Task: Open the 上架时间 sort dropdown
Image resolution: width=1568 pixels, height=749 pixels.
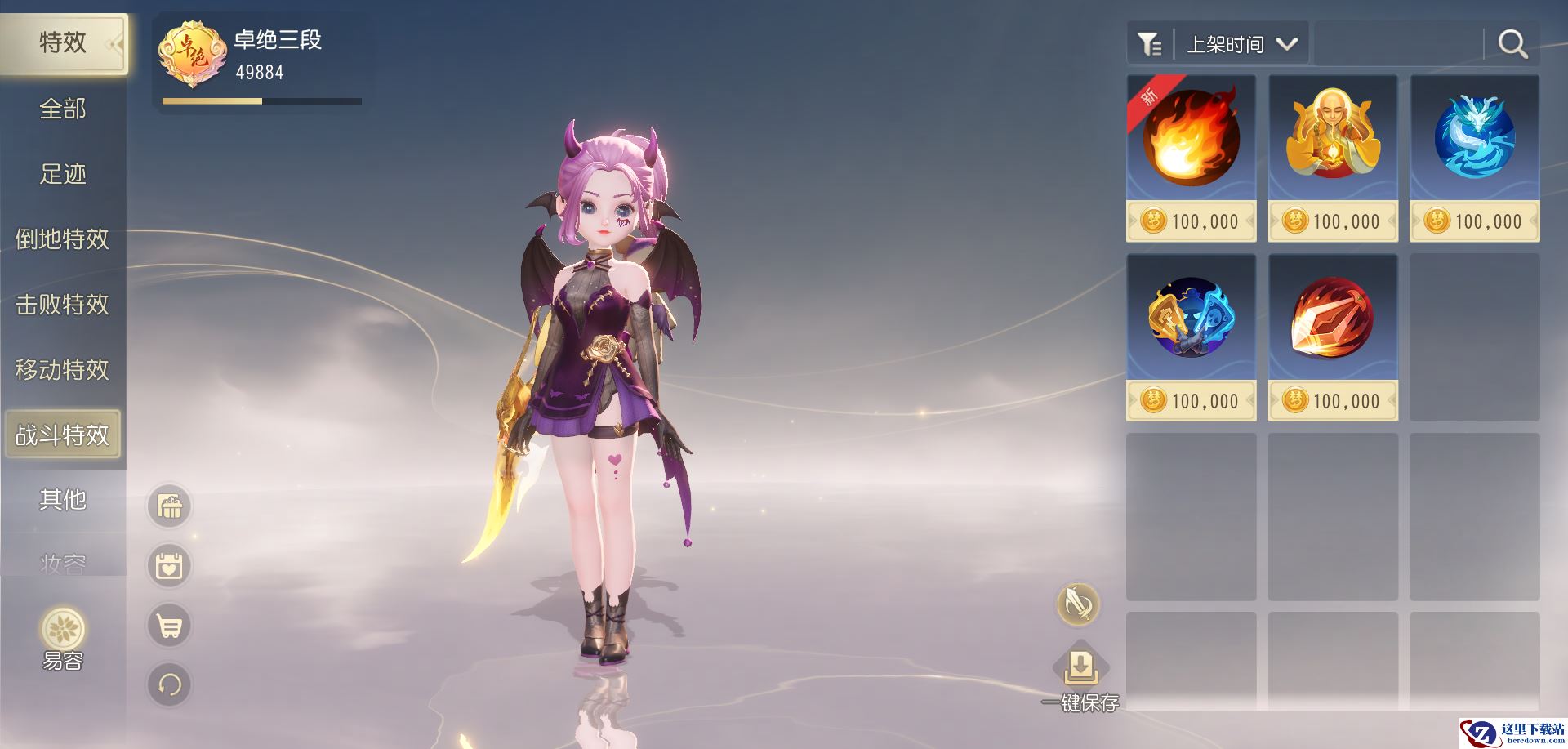Action: (x=1240, y=44)
